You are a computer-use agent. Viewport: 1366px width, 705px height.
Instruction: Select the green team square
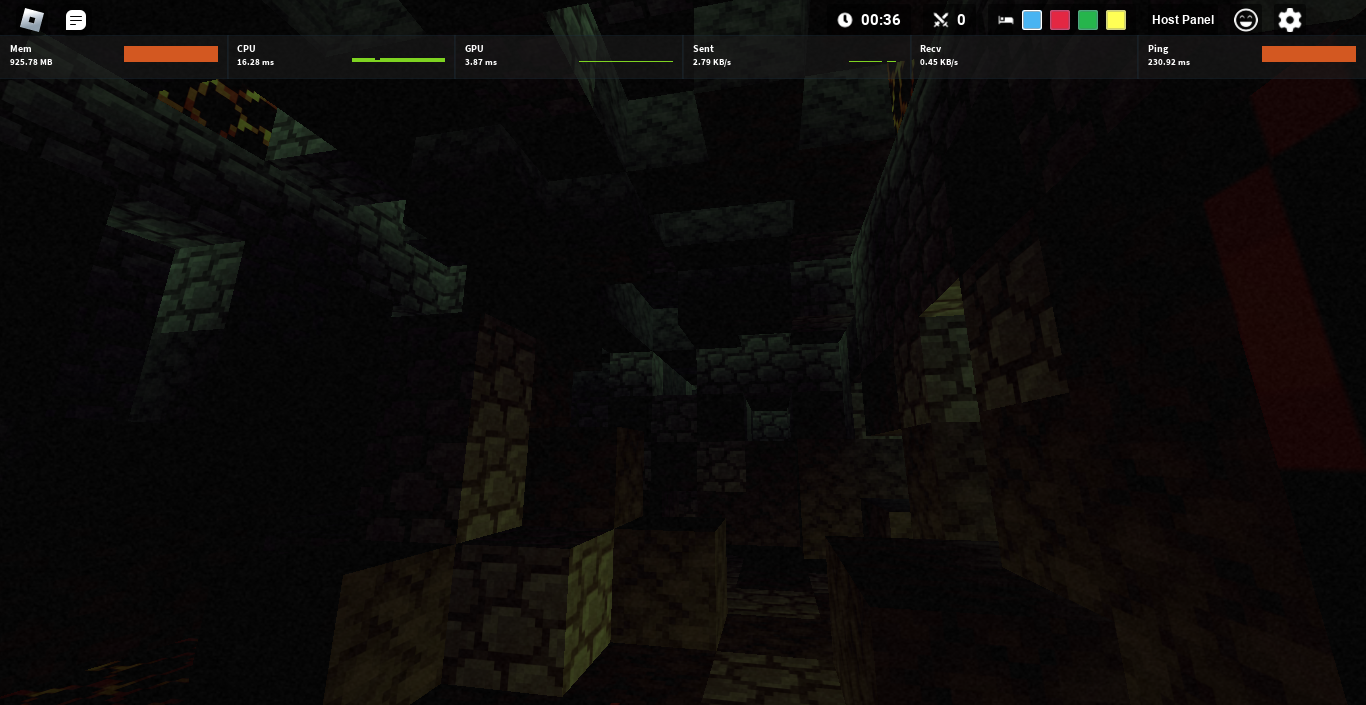1088,20
